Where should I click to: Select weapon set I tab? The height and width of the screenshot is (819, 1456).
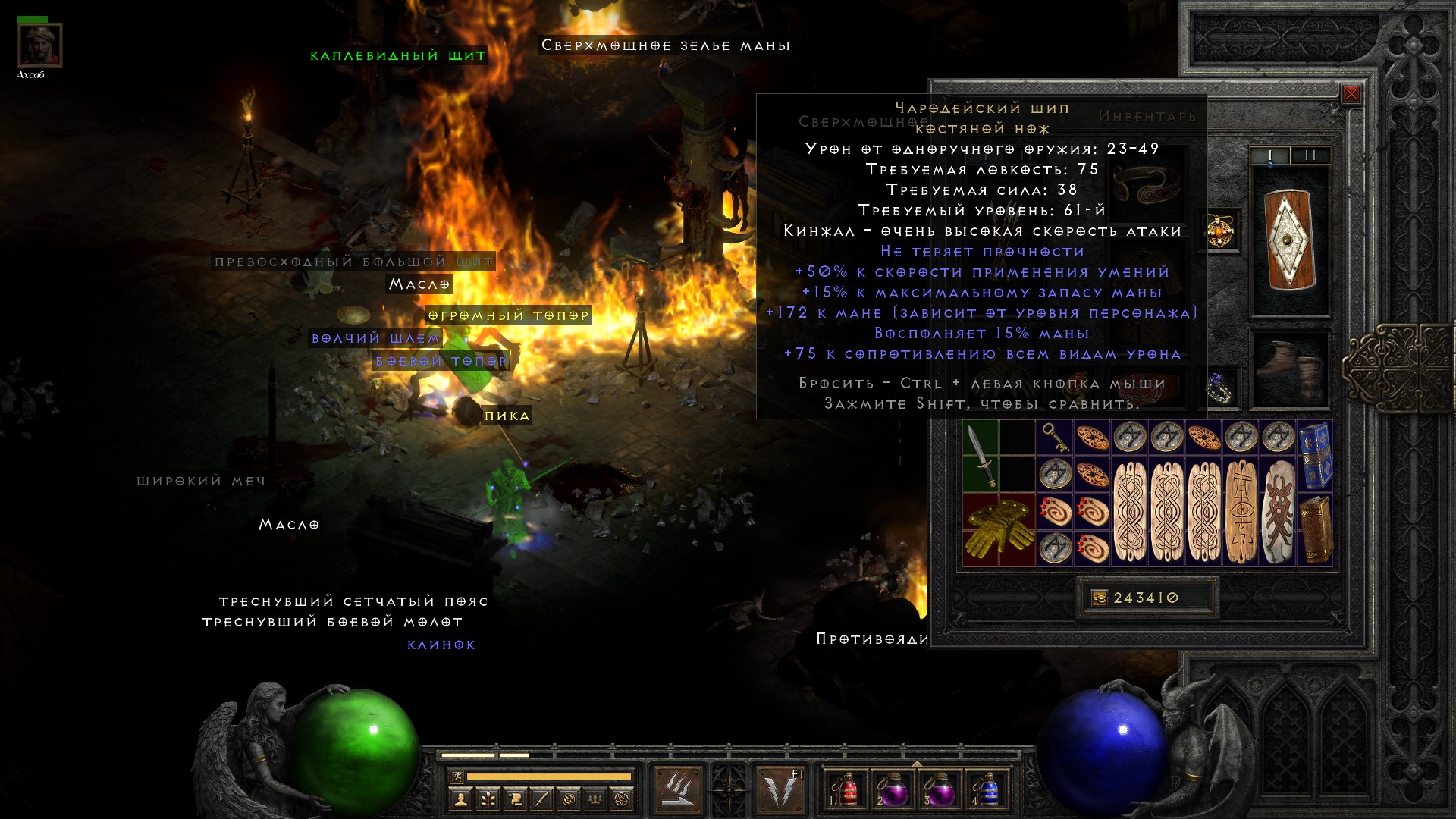tap(1270, 155)
